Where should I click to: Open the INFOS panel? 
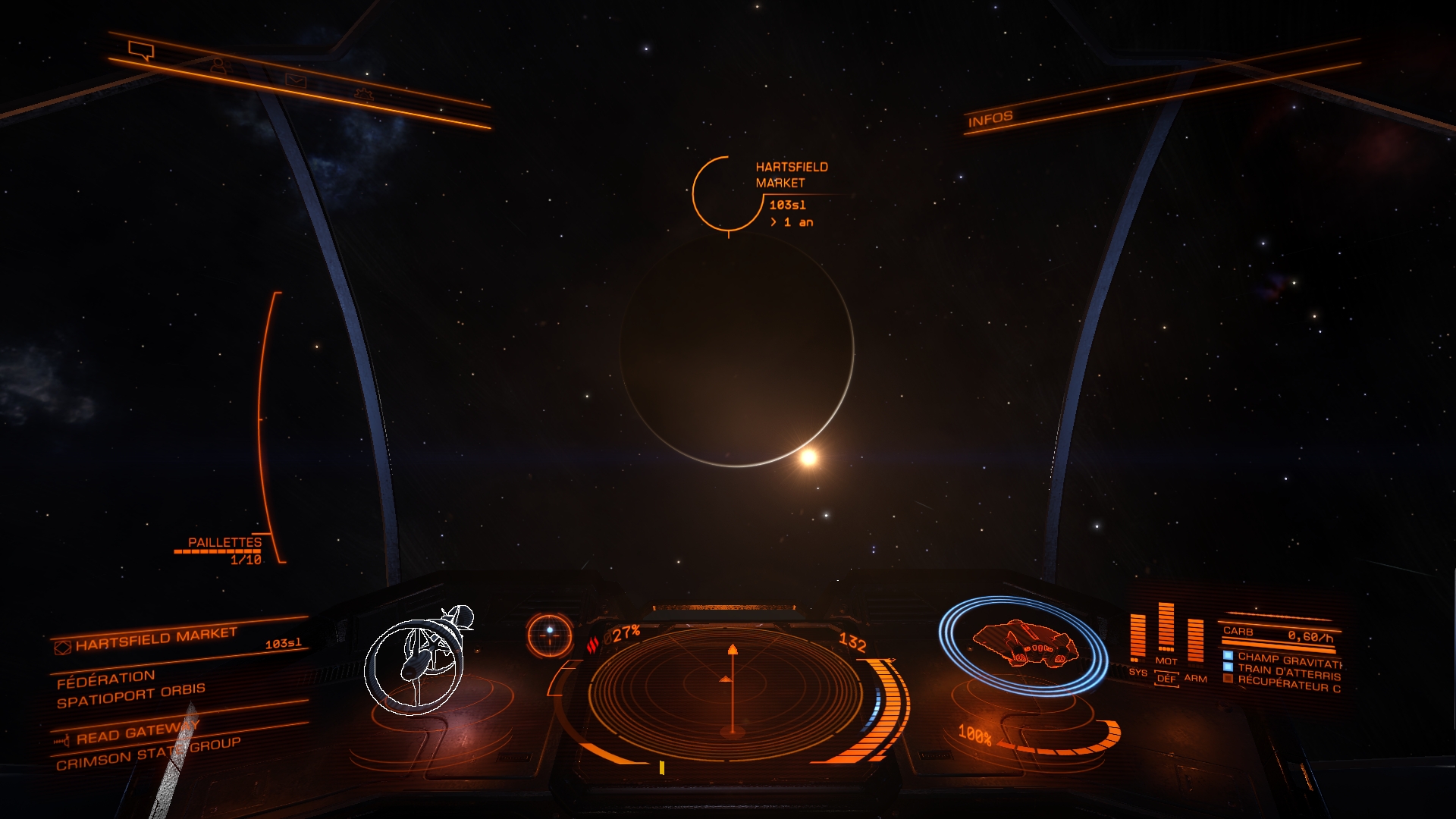990,119
